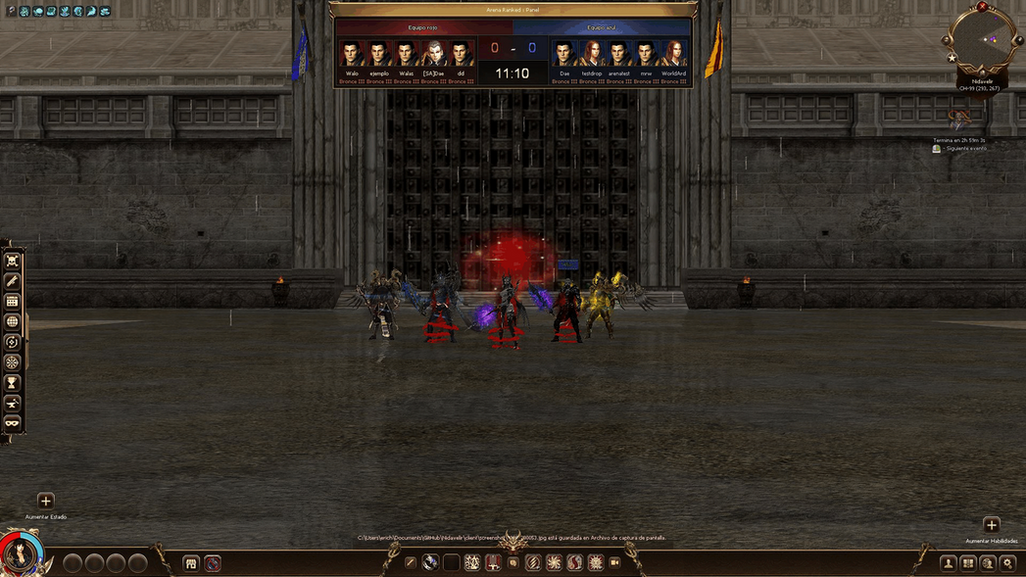Click the mask icon in side menu
This screenshot has height=577, width=1026.
[x=13, y=422]
